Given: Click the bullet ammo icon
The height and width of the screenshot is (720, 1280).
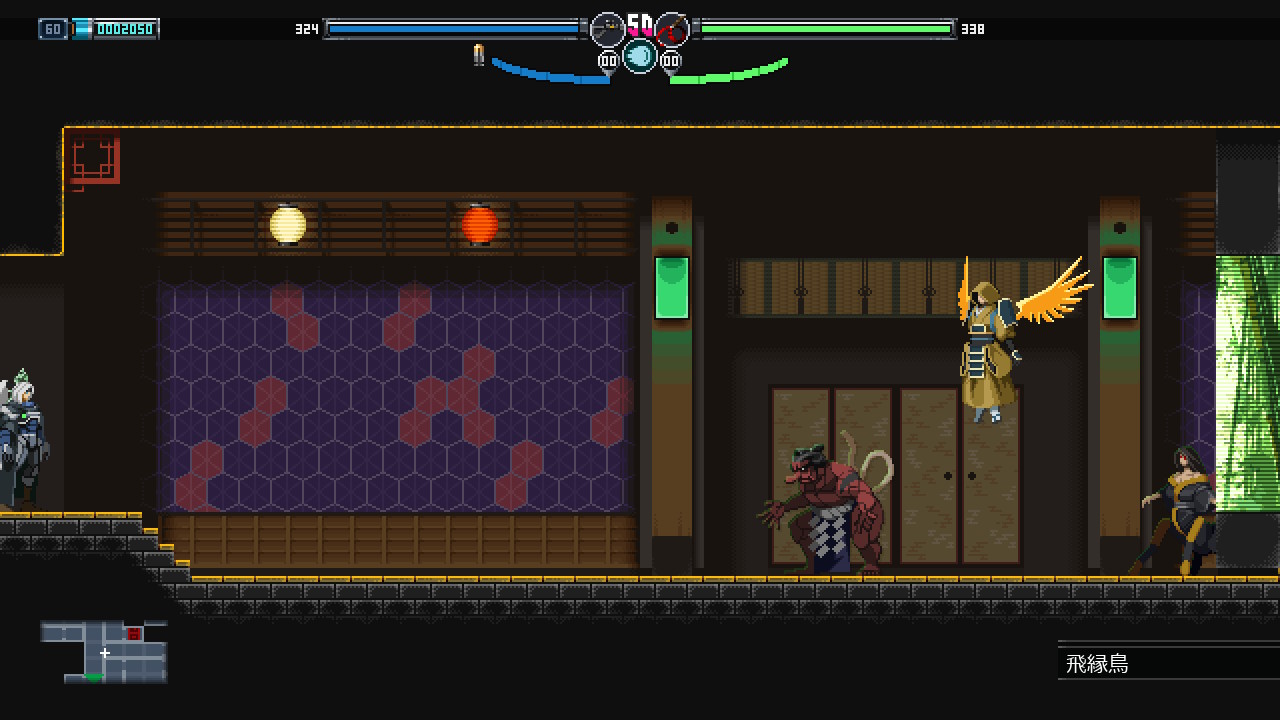Looking at the screenshot, I should click(479, 55).
